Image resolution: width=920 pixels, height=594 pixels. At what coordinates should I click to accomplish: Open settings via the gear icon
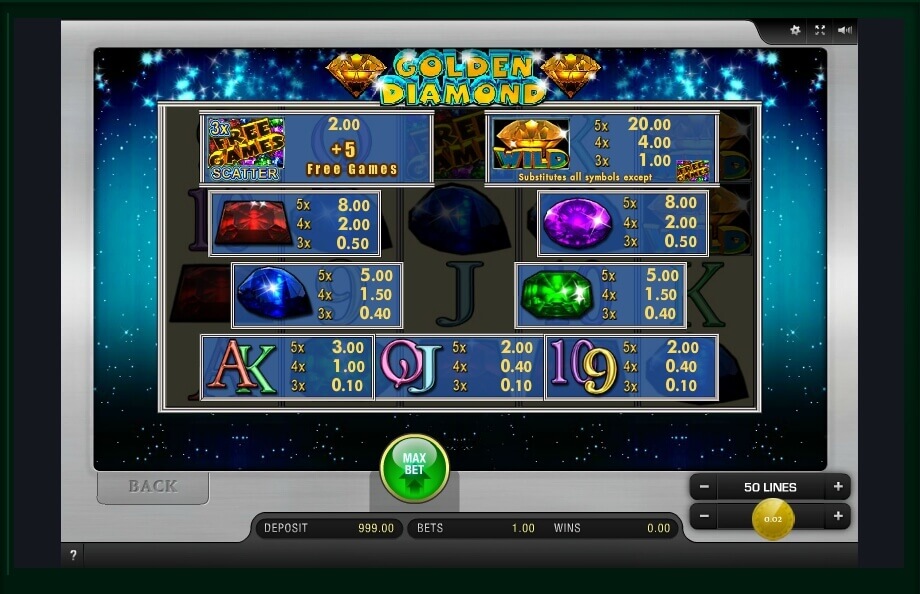[x=795, y=30]
